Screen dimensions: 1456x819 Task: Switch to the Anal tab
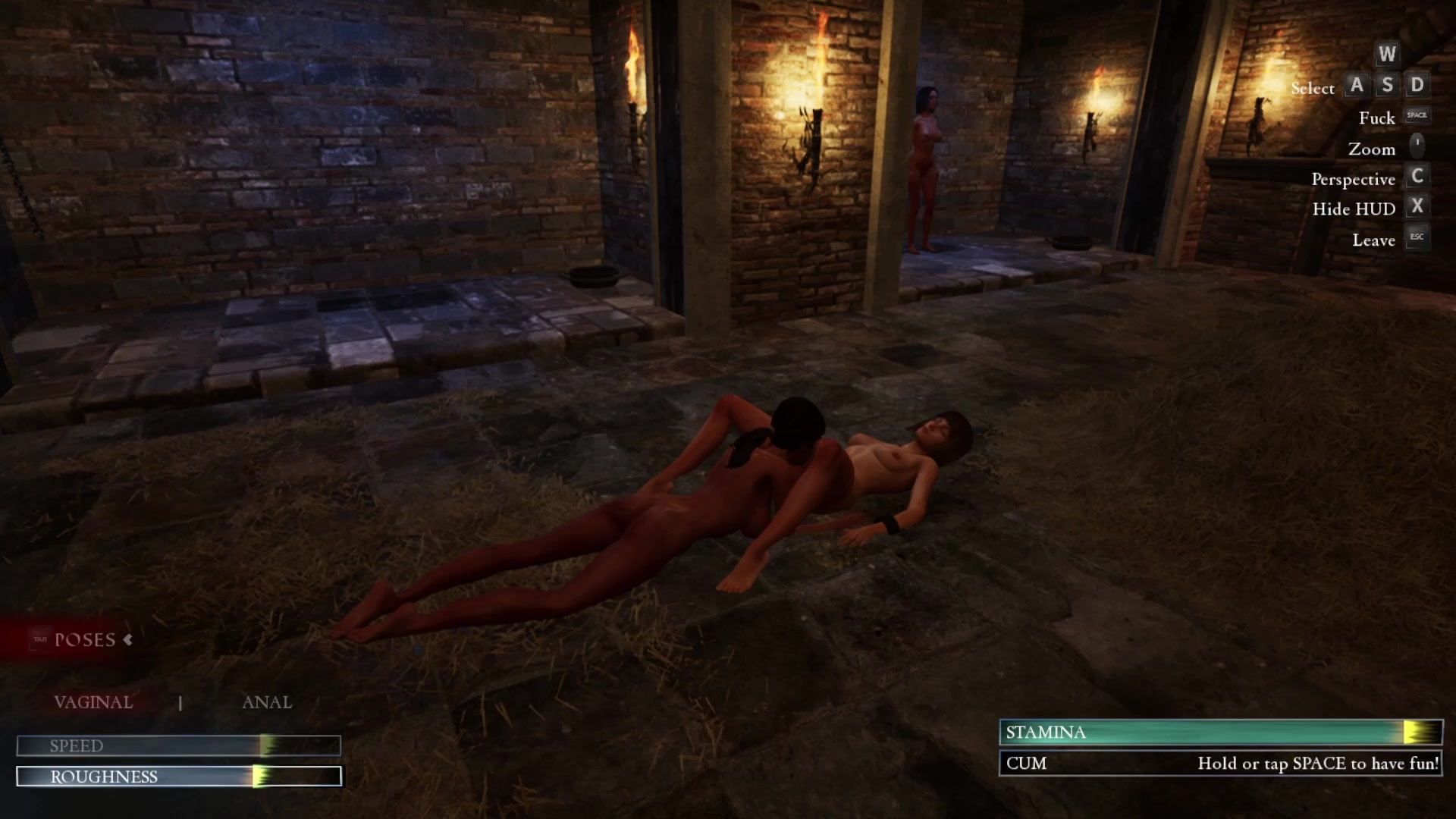pos(266,702)
